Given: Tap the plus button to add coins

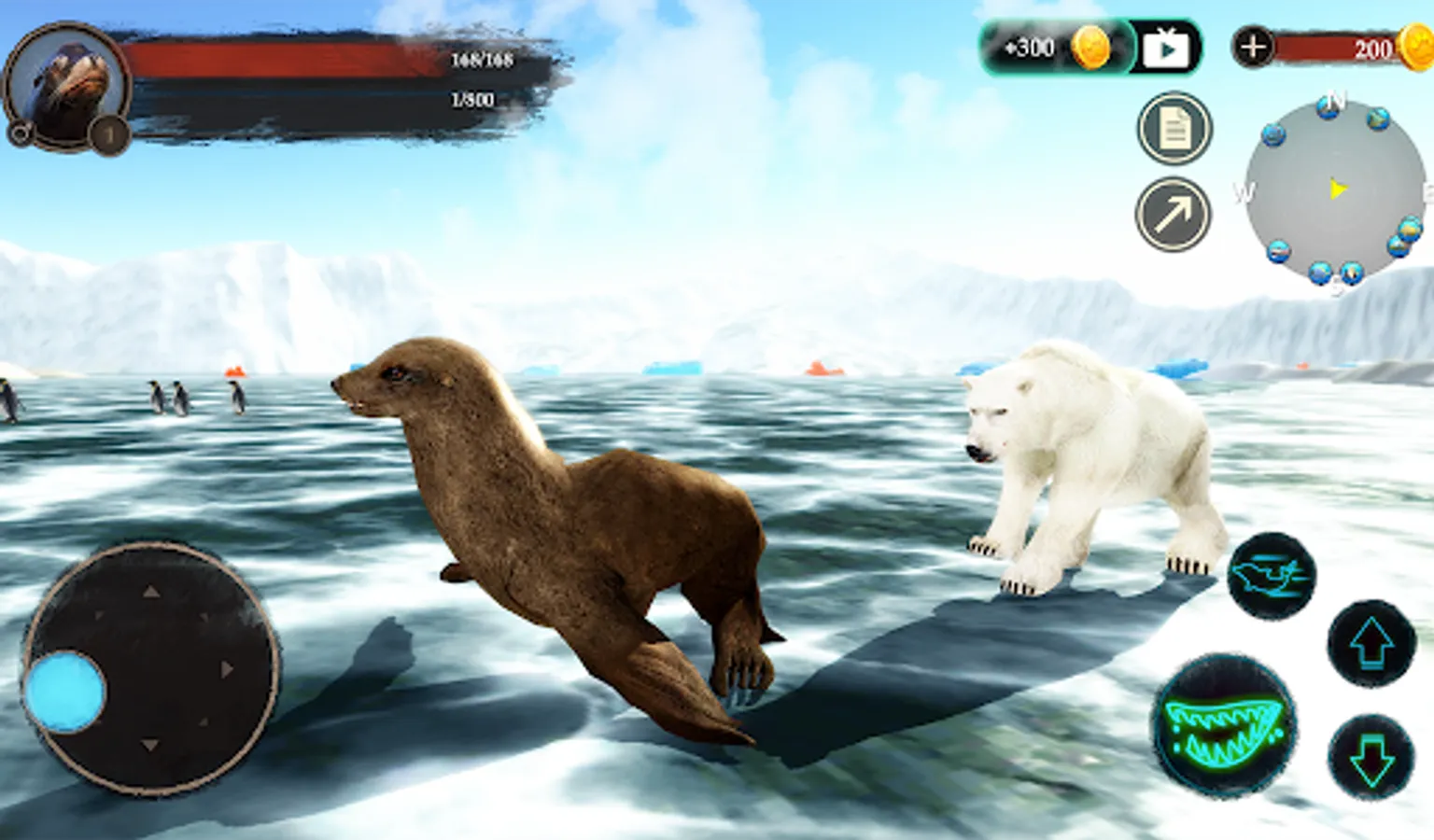Looking at the screenshot, I should pos(1253,47).
